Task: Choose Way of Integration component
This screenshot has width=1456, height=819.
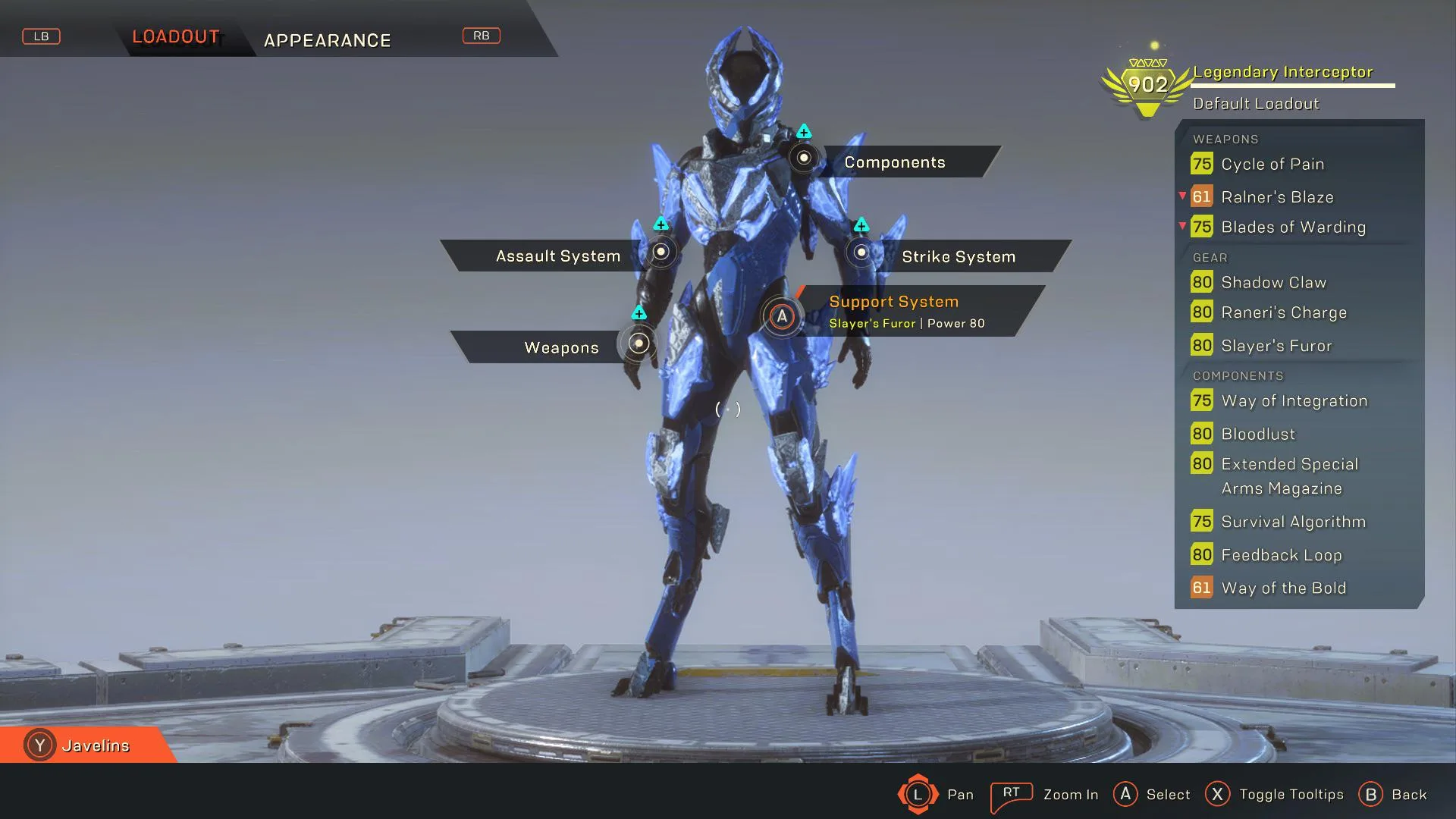Action: click(1294, 400)
